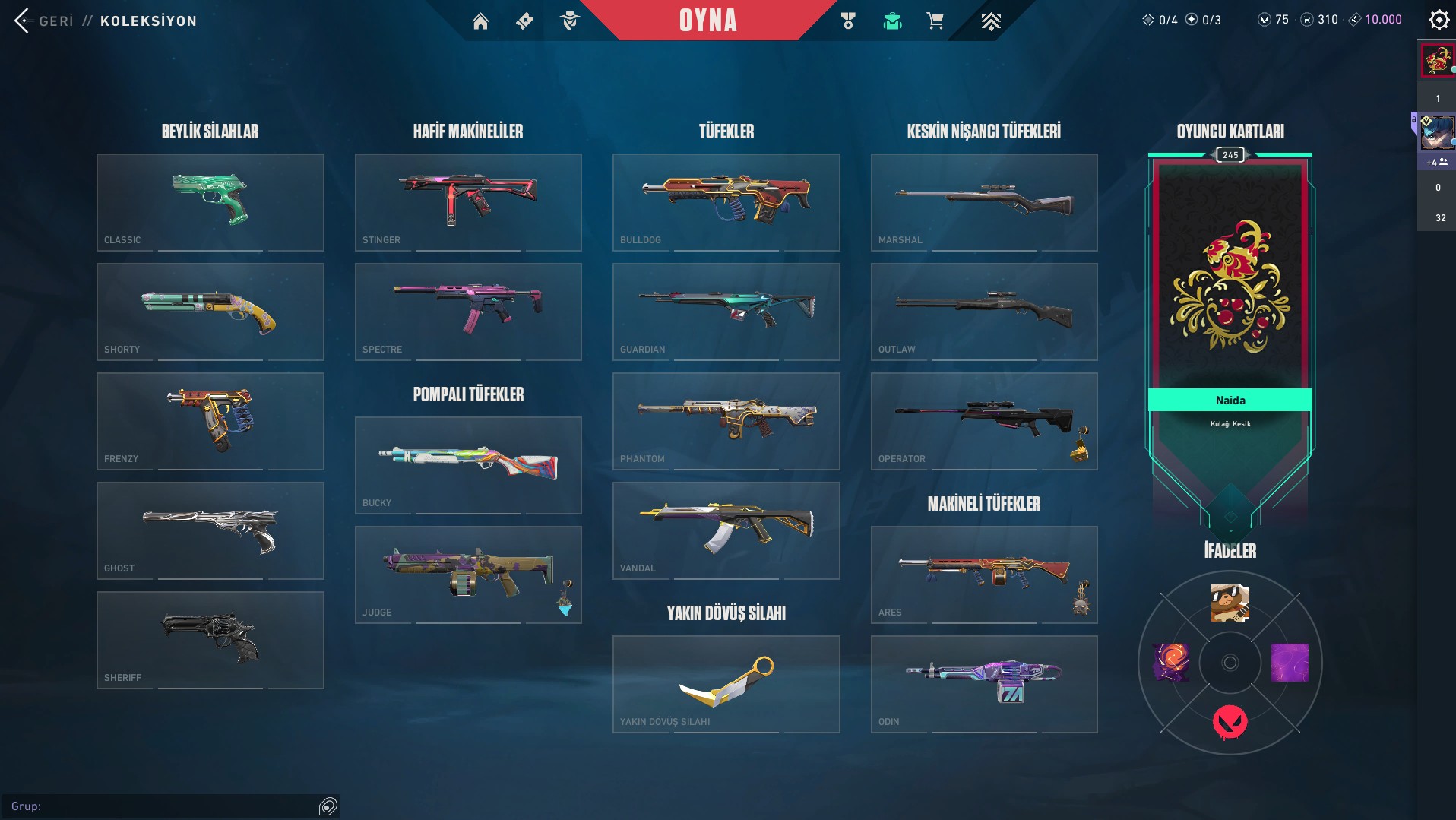
Task: Switch to the Collection backpack tab
Action: pos(892,21)
